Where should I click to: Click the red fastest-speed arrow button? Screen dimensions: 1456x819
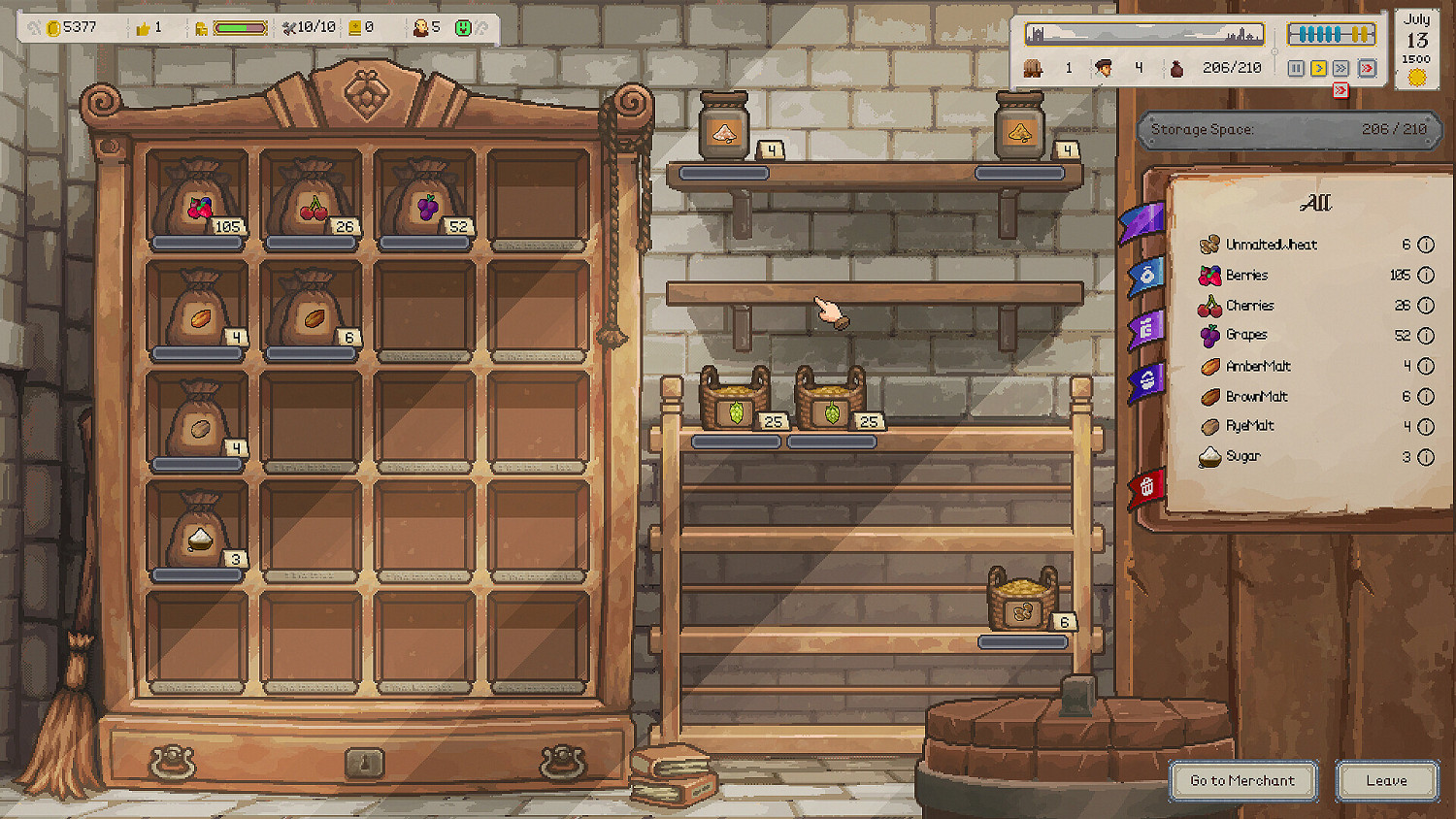pyautogui.click(x=1367, y=68)
